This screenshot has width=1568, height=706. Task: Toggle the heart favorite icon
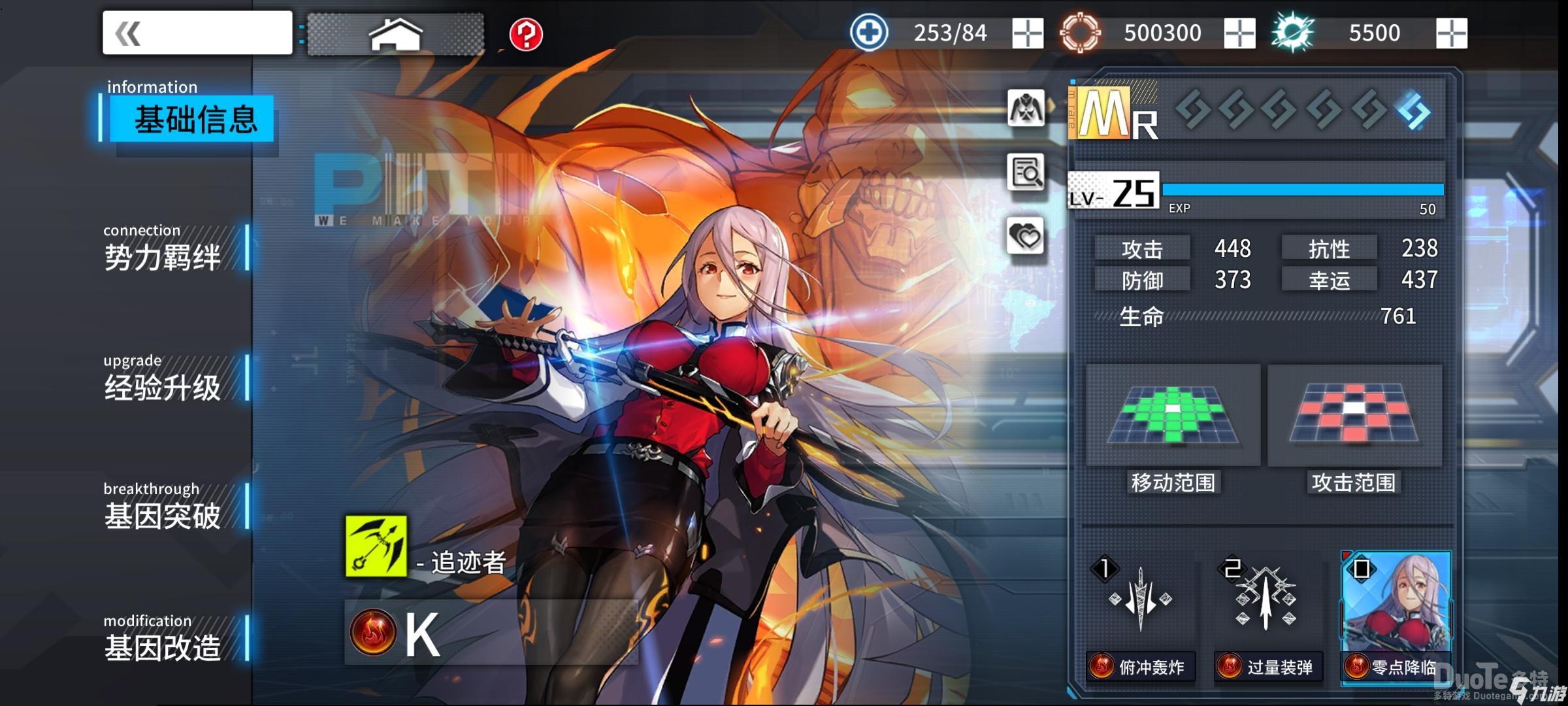tap(1026, 235)
